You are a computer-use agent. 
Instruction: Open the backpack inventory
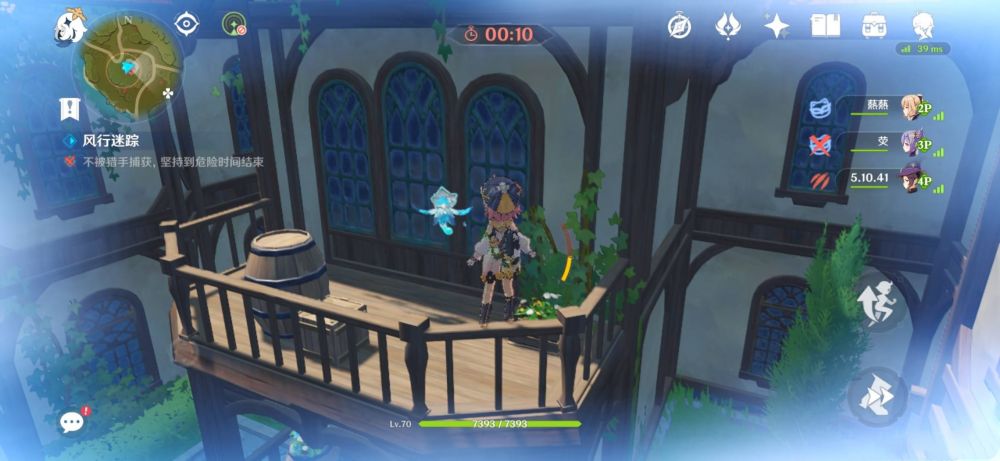pyautogui.click(x=873, y=26)
